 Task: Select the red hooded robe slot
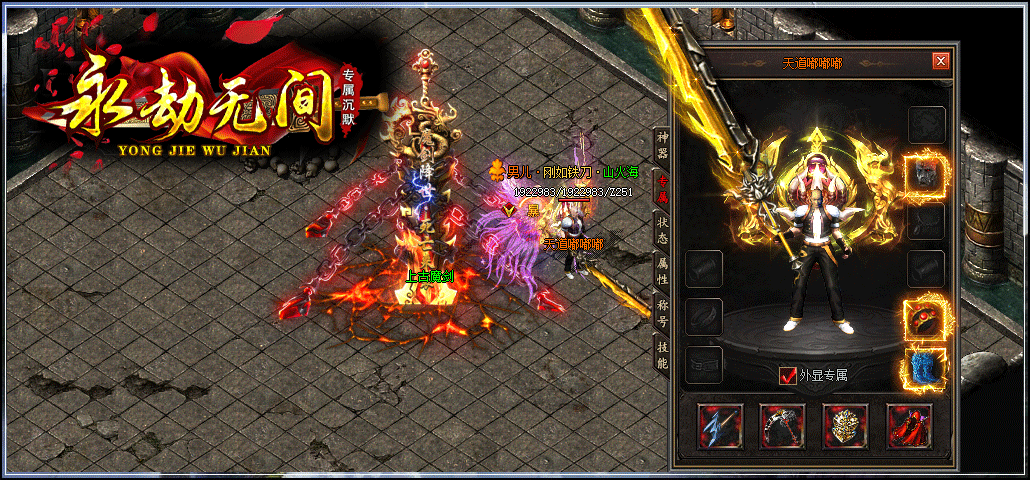click(x=909, y=426)
